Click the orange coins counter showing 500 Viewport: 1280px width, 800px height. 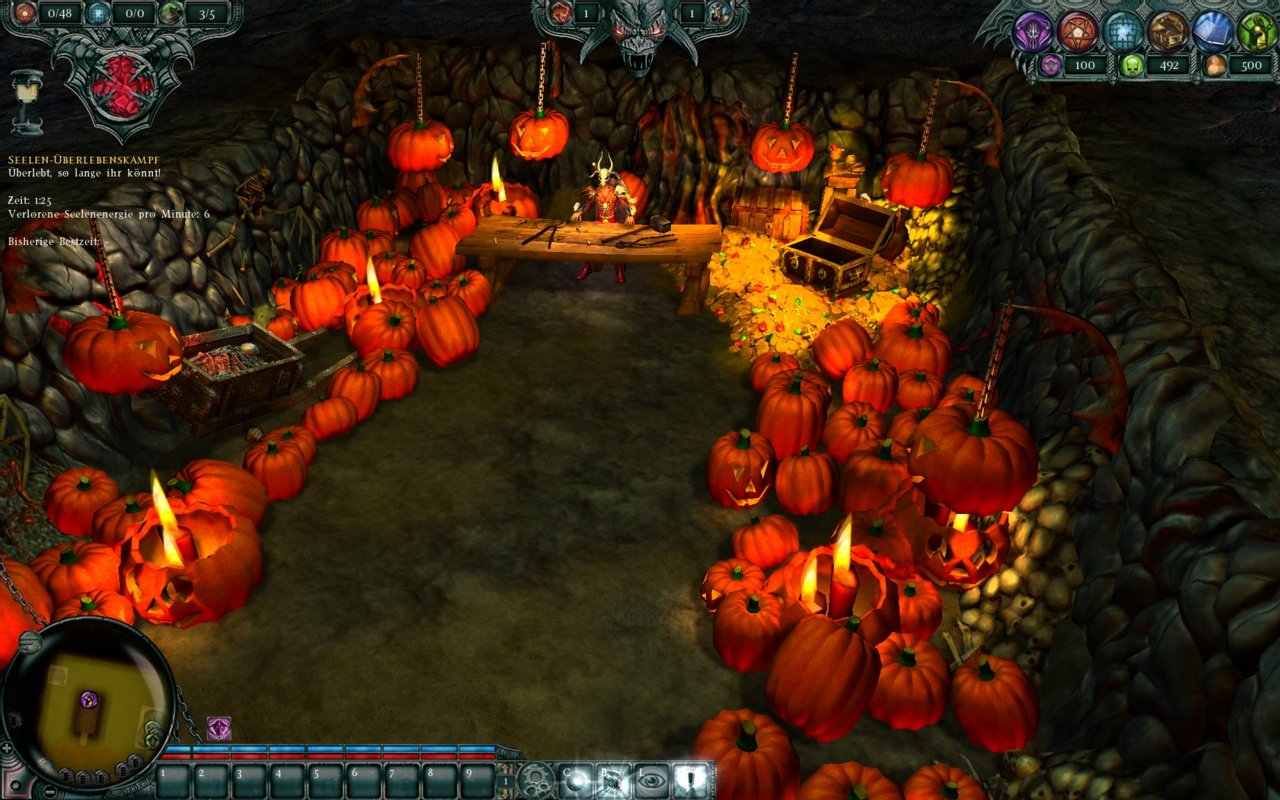[1253, 66]
